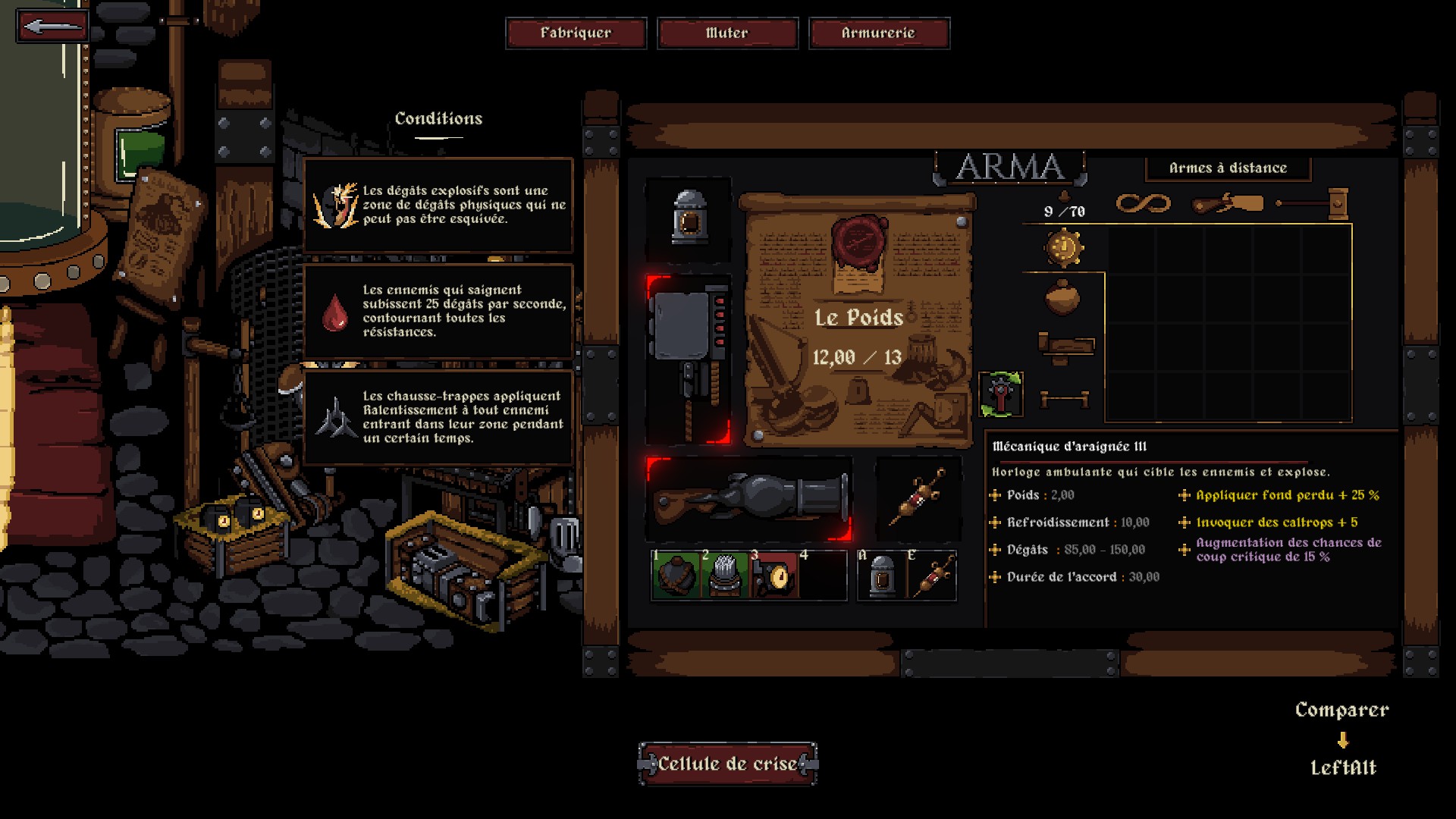1456x819 pixels.
Task: Open the Fabriquer tab
Action: pyautogui.click(x=576, y=33)
